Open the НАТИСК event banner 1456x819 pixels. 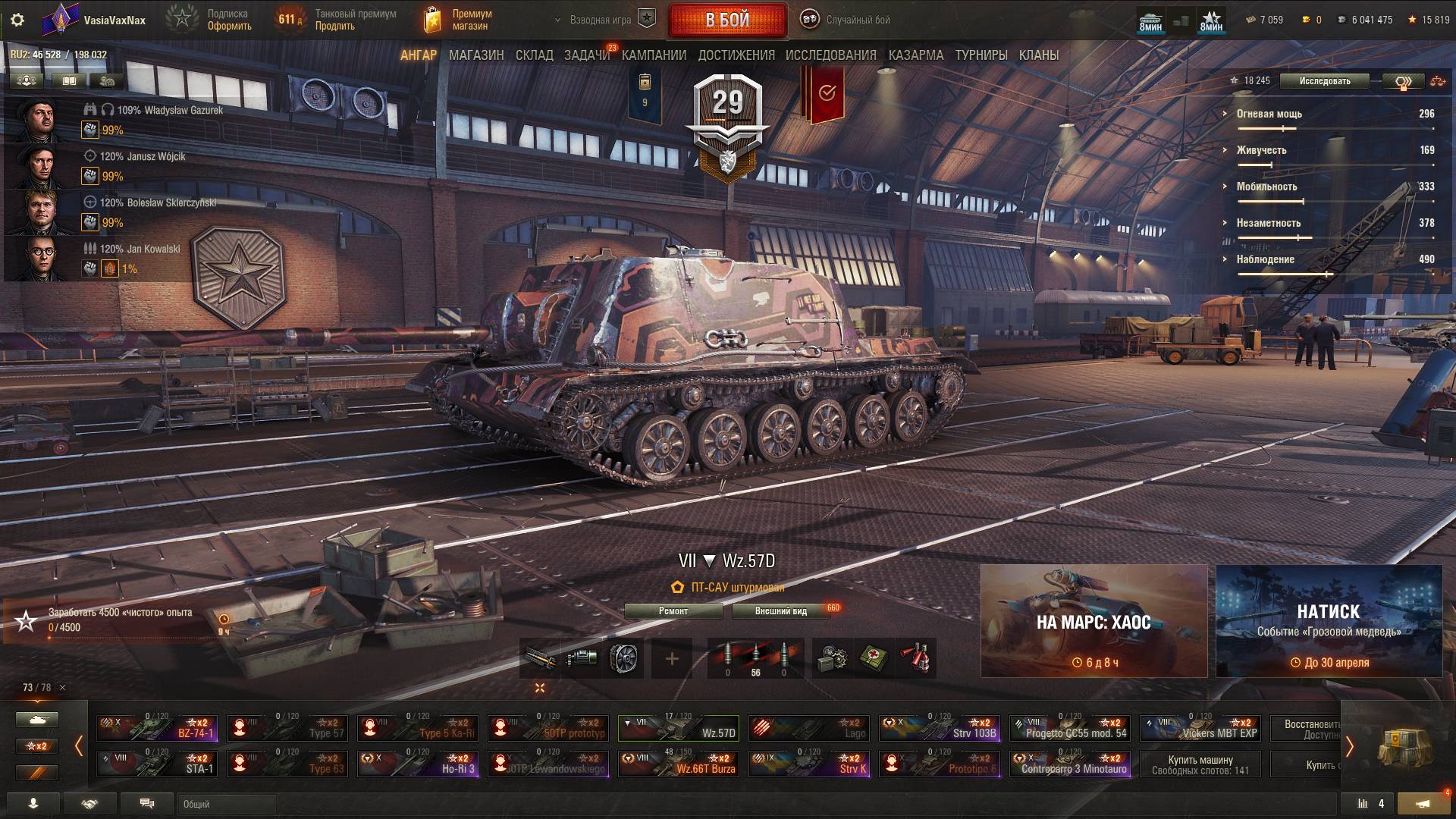1329,621
